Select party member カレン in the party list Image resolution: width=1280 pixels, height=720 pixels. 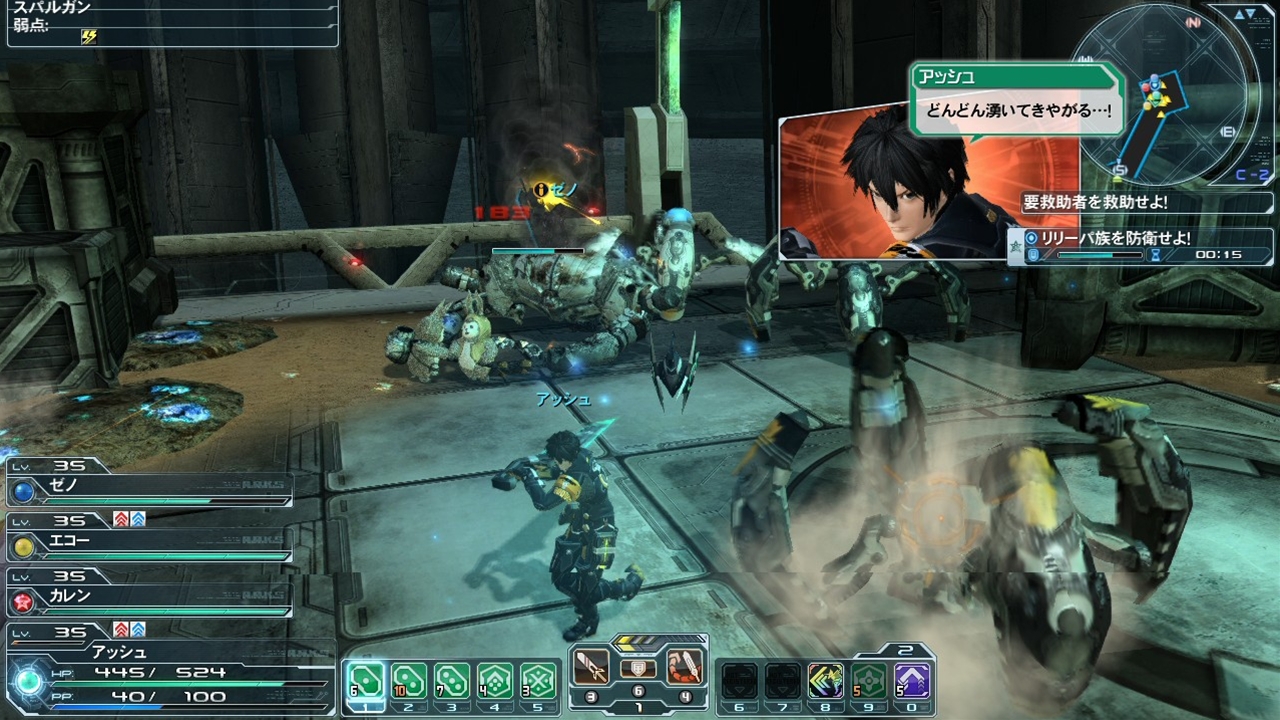click(x=150, y=596)
